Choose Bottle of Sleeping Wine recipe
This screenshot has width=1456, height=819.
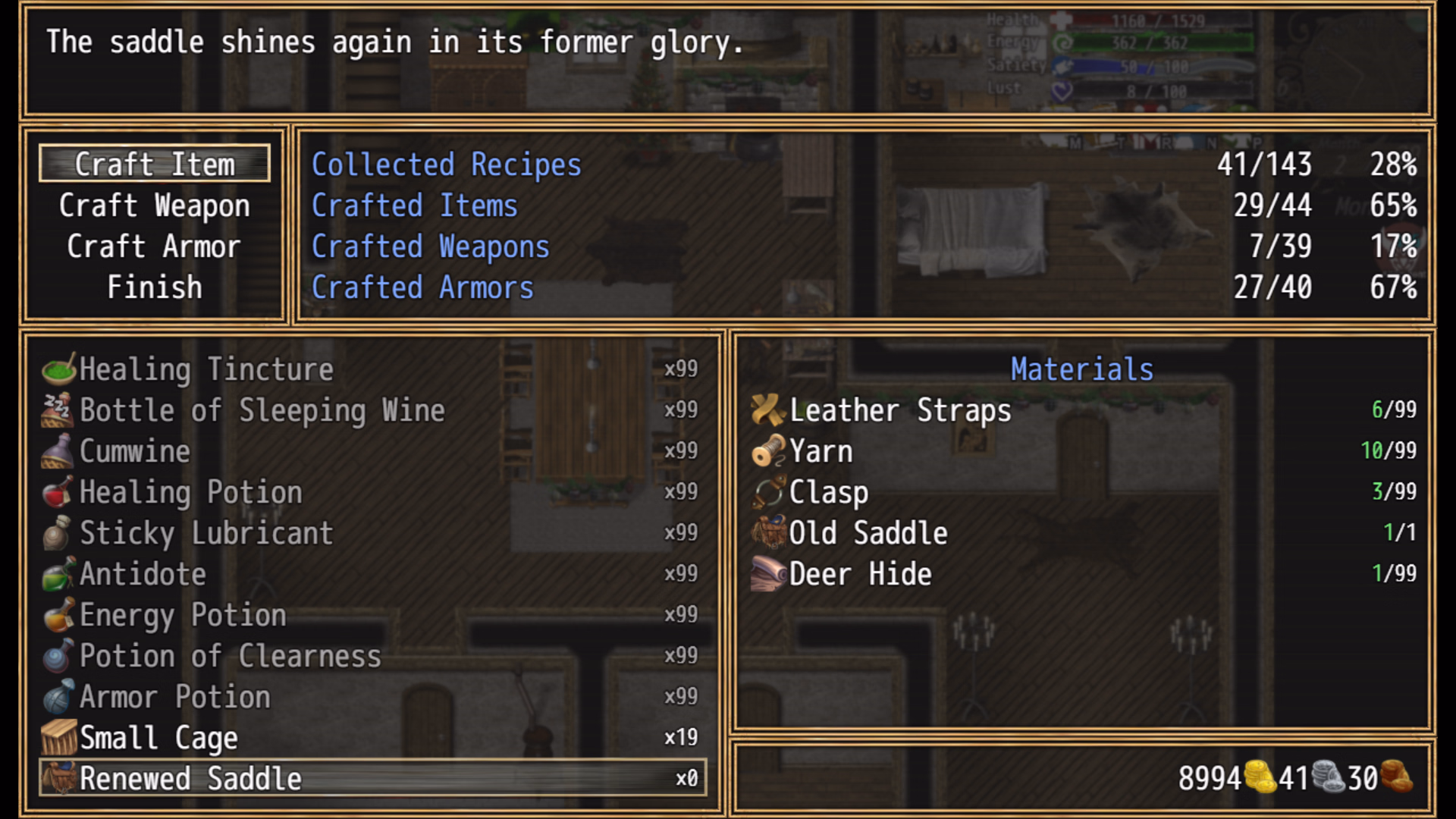[x=372, y=410]
